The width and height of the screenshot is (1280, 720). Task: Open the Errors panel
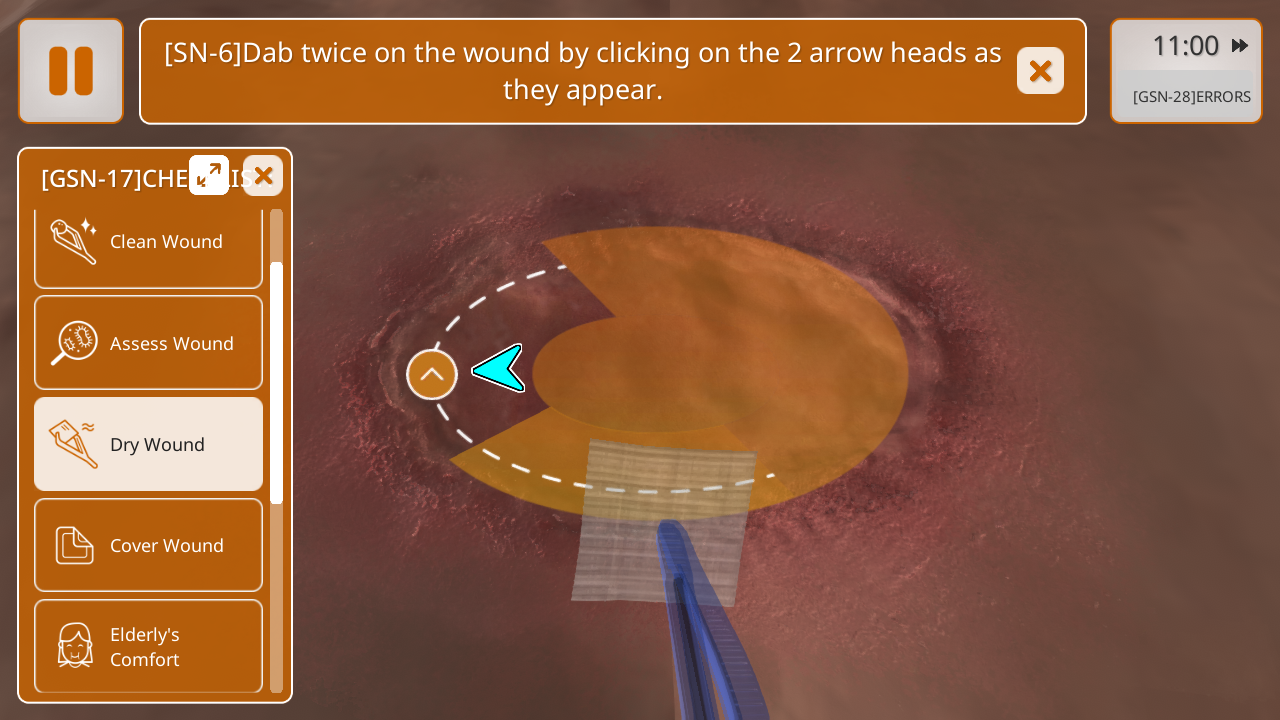1191,97
